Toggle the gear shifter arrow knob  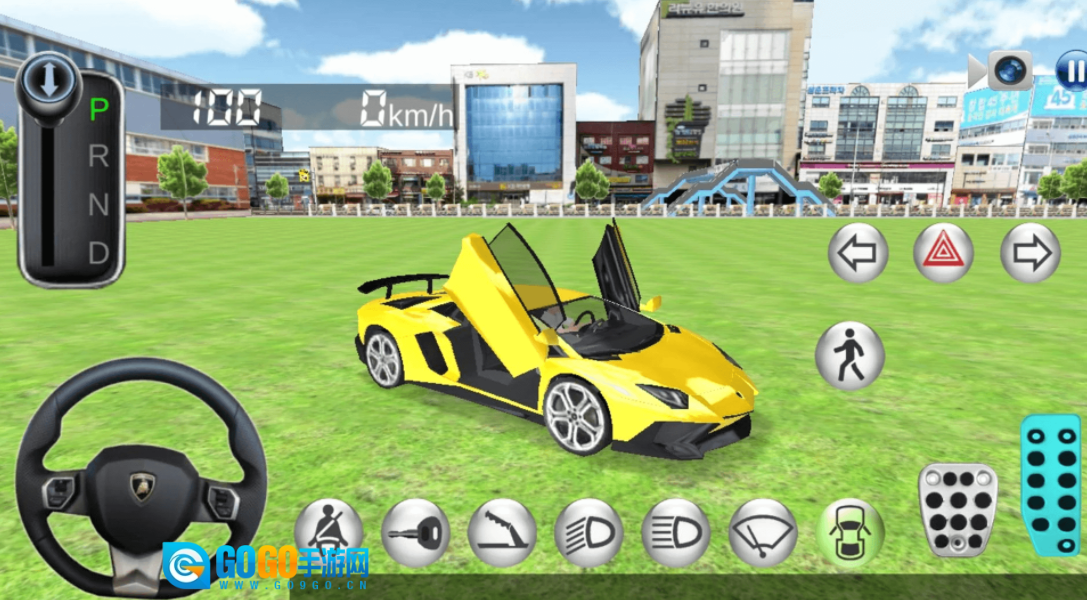46,78
